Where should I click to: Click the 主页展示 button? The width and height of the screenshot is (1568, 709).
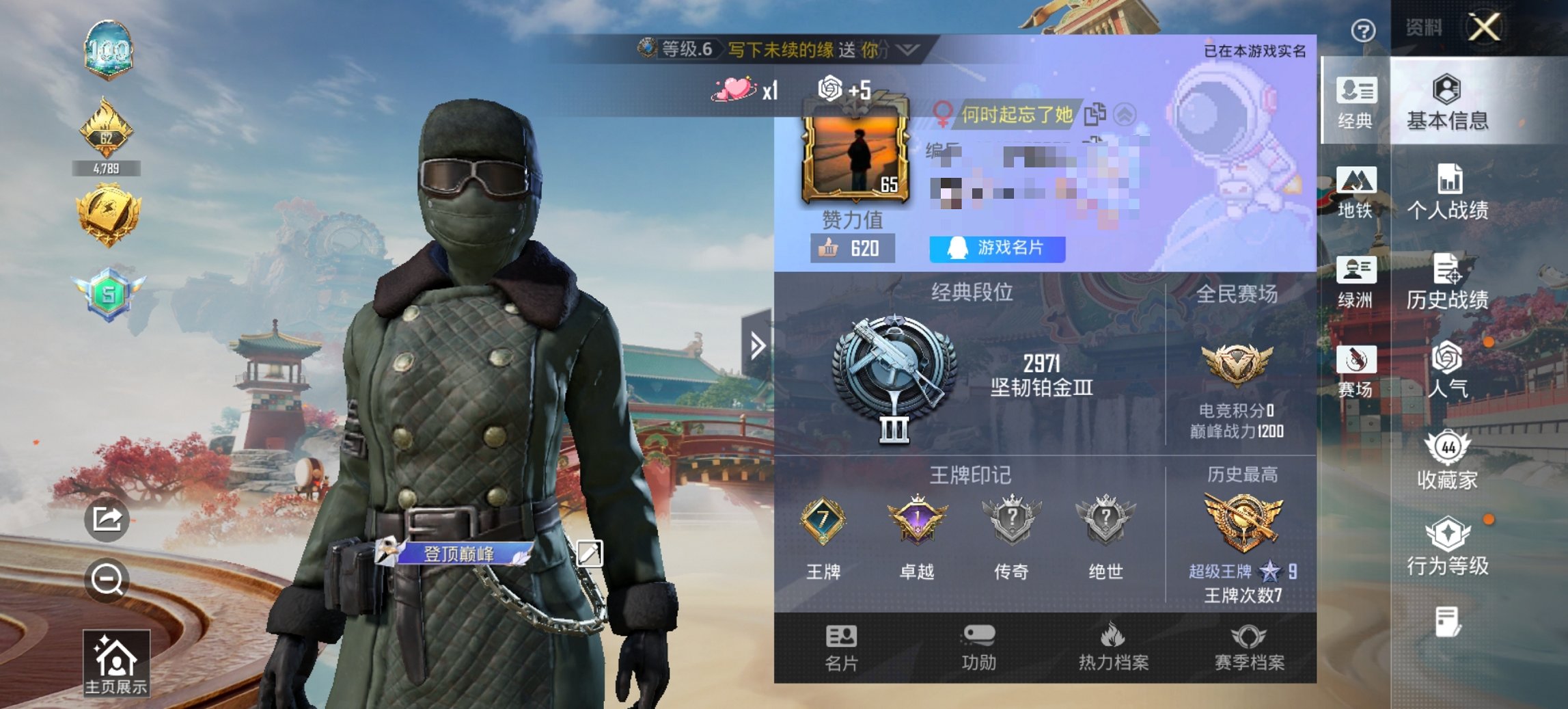pos(118,663)
